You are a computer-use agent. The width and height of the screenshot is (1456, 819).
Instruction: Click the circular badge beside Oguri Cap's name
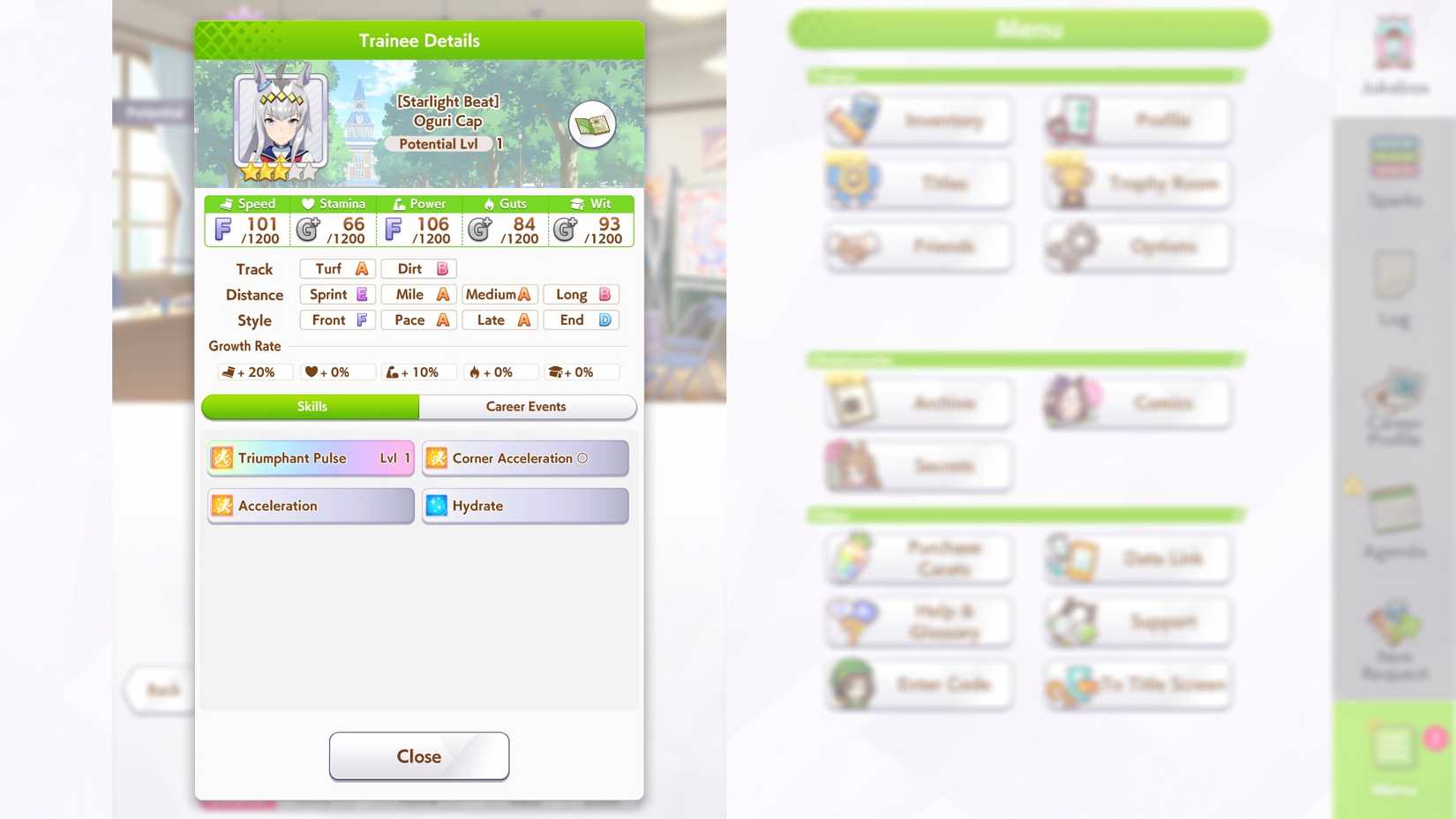(x=593, y=124)
